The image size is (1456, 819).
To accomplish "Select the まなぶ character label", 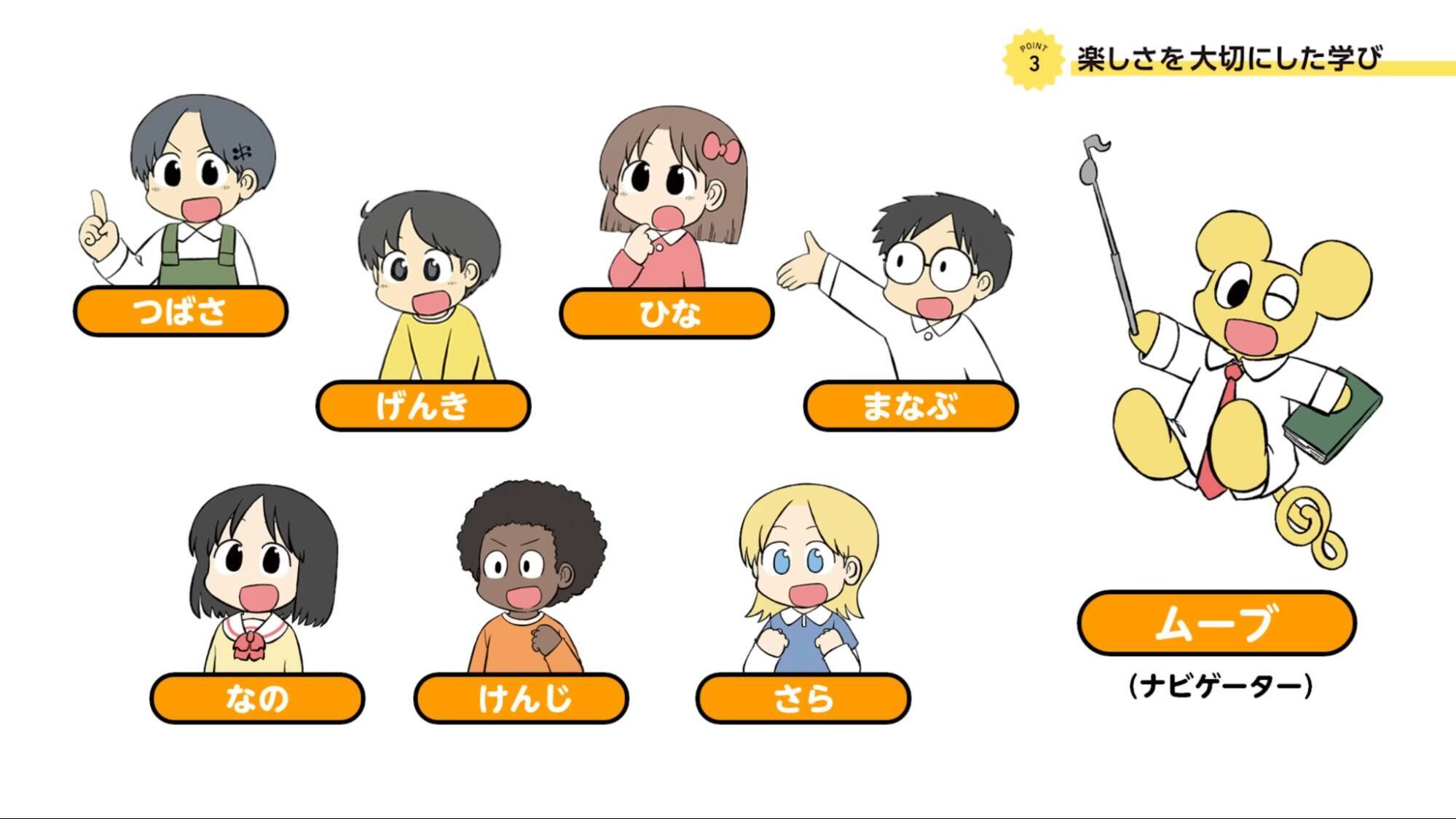I will click(910, 405).
